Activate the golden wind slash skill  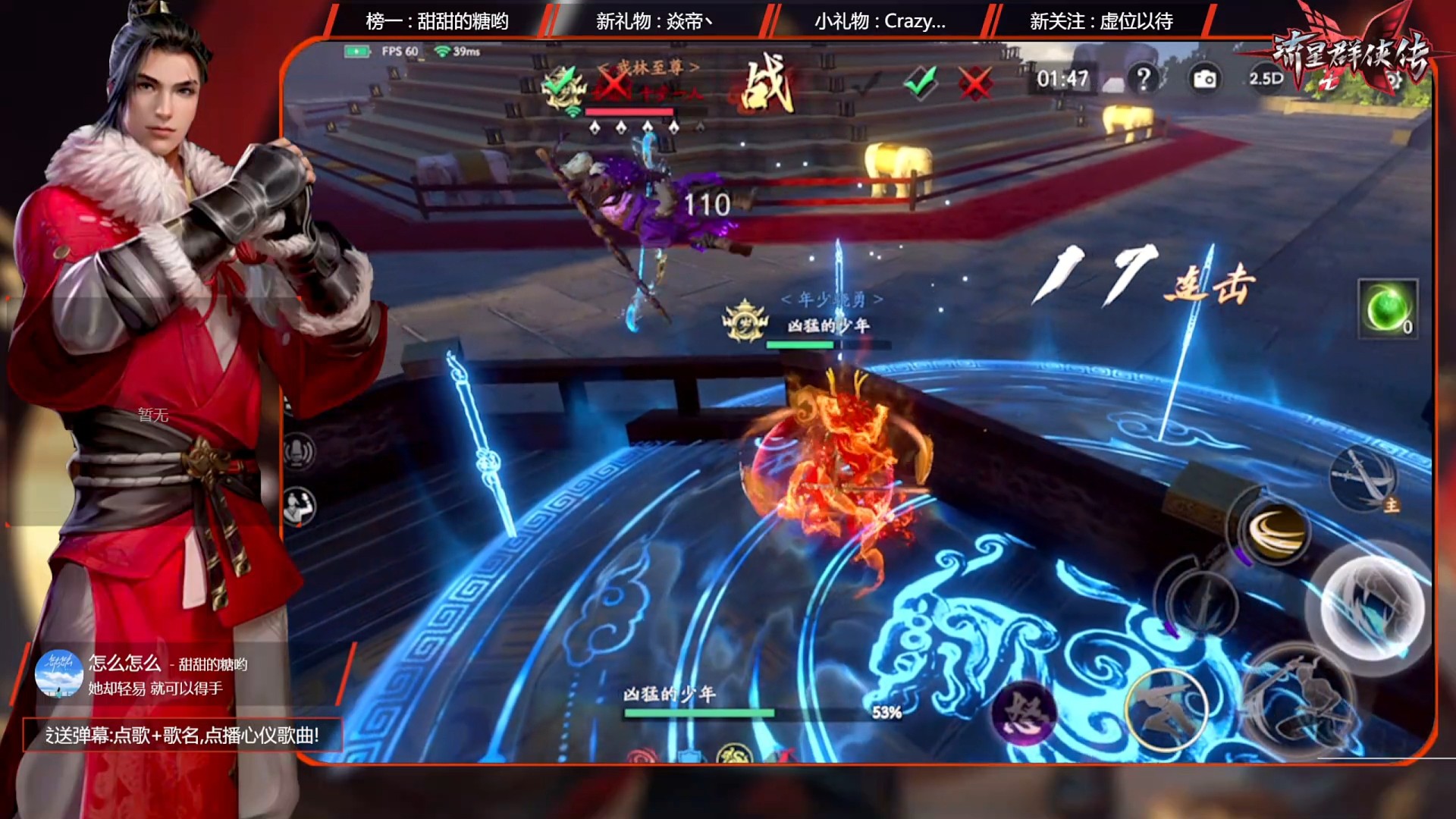click(x=1275, y=531)
